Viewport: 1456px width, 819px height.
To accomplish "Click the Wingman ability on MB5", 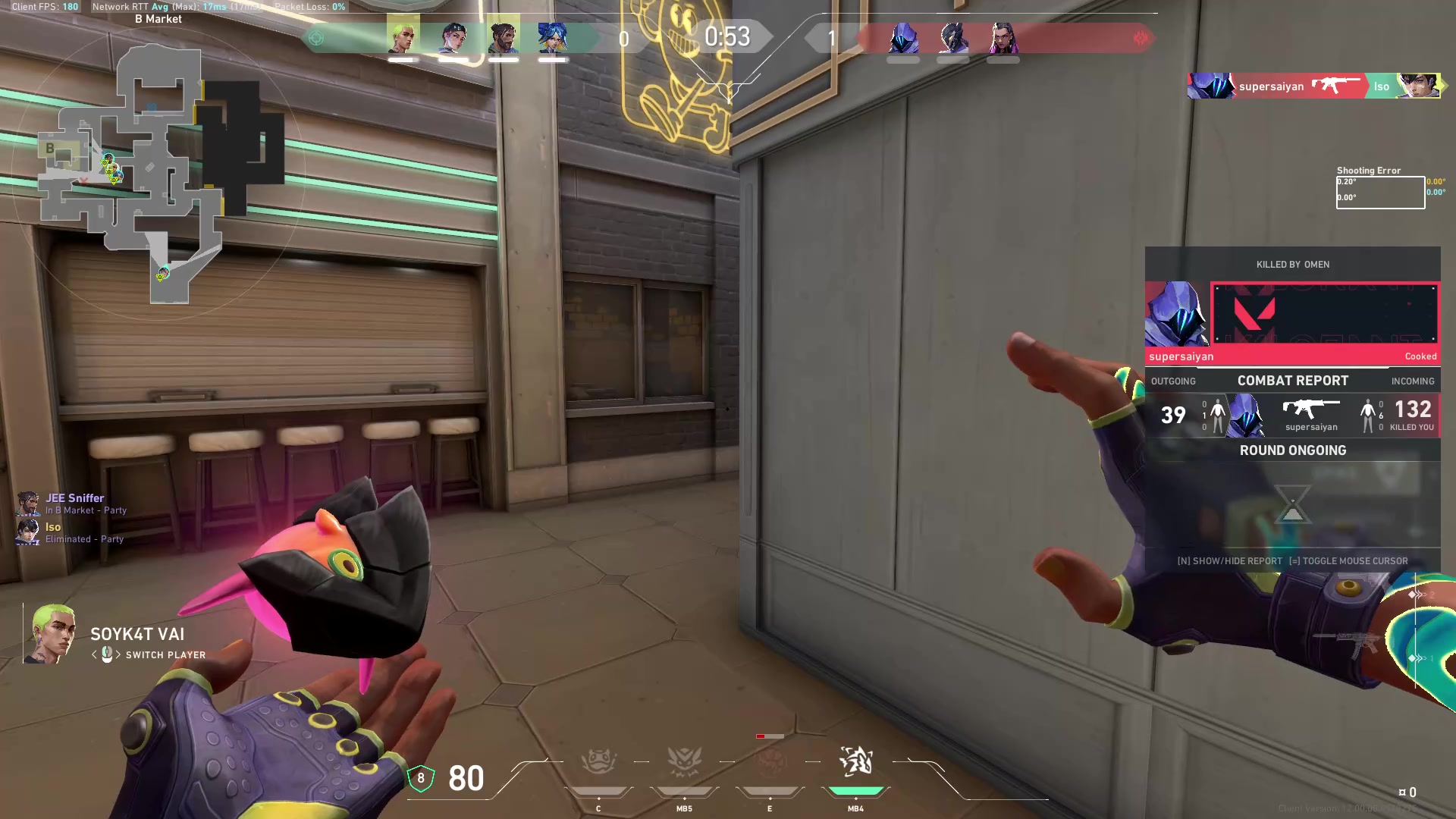I will click(684, 761).
